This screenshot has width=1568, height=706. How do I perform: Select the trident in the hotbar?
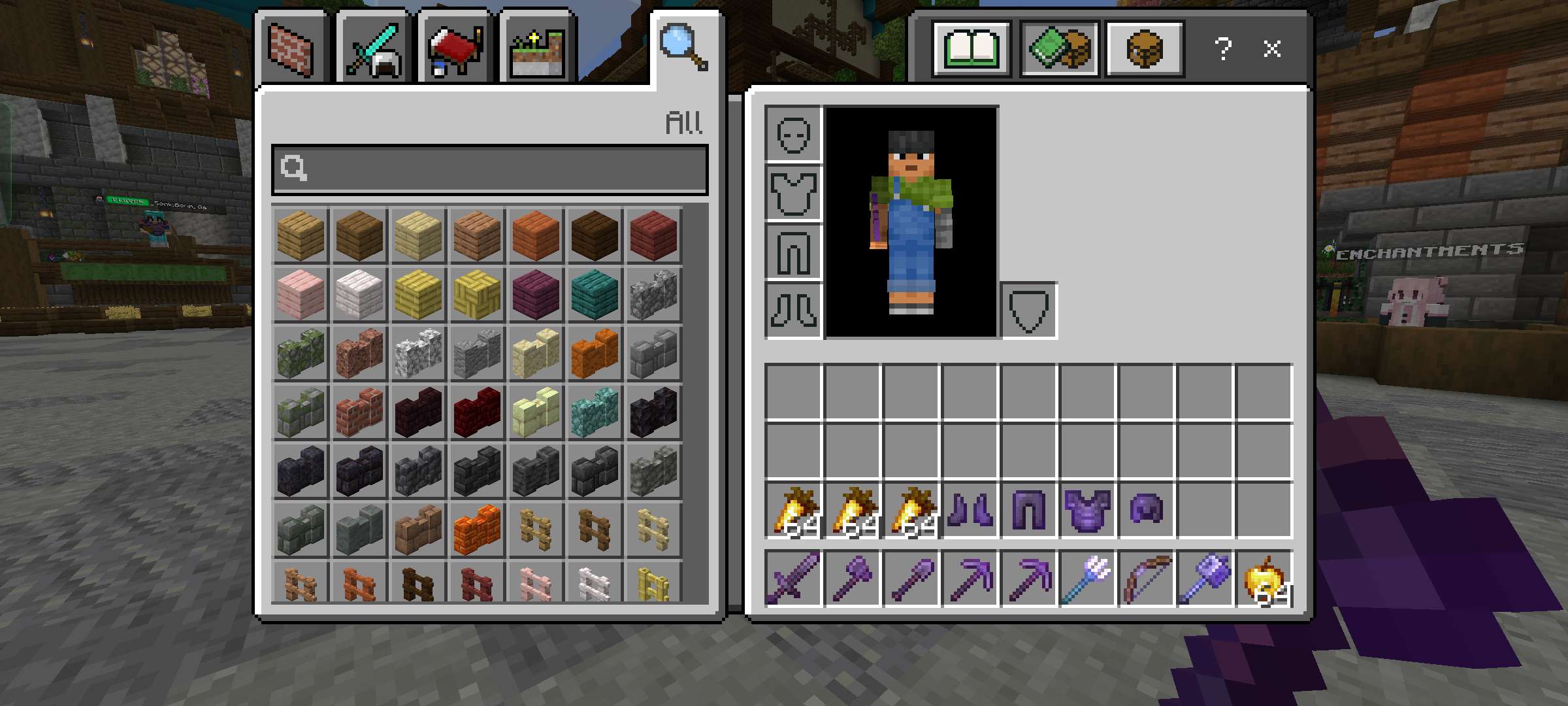click(x=1087, y=579)
